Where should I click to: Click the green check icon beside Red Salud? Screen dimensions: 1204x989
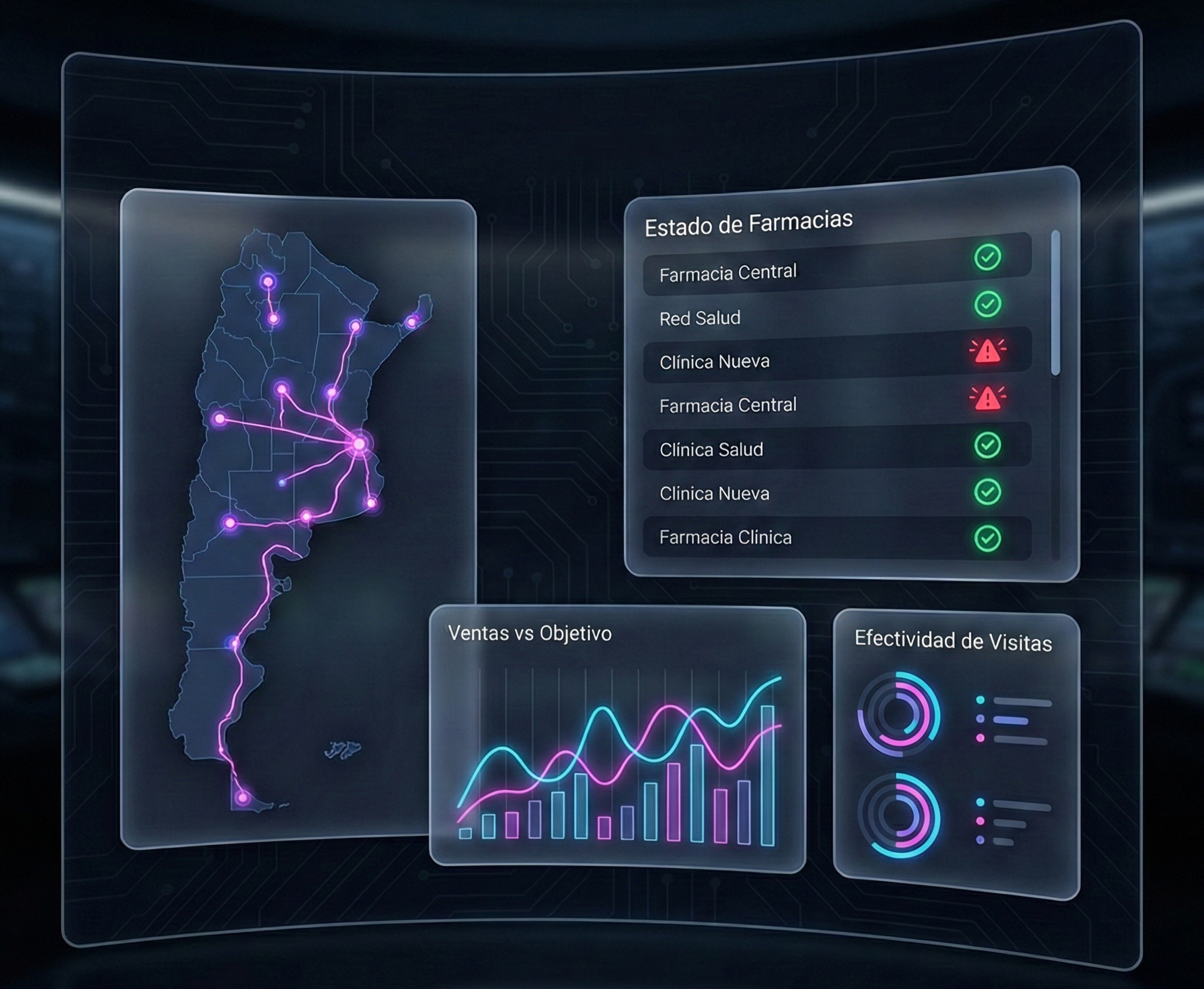(988, 304)
